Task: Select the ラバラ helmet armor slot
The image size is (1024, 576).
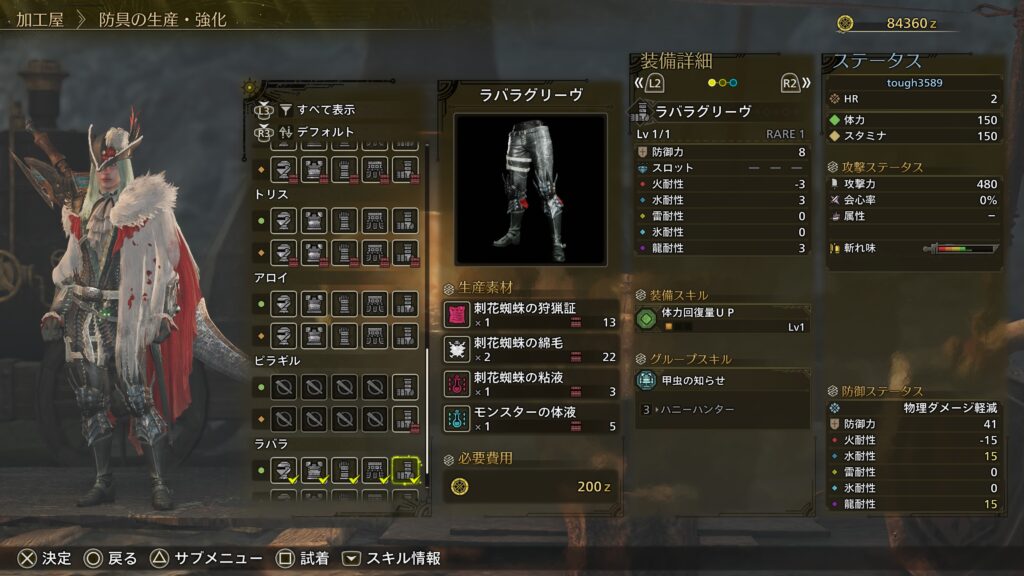Action: 284,468
